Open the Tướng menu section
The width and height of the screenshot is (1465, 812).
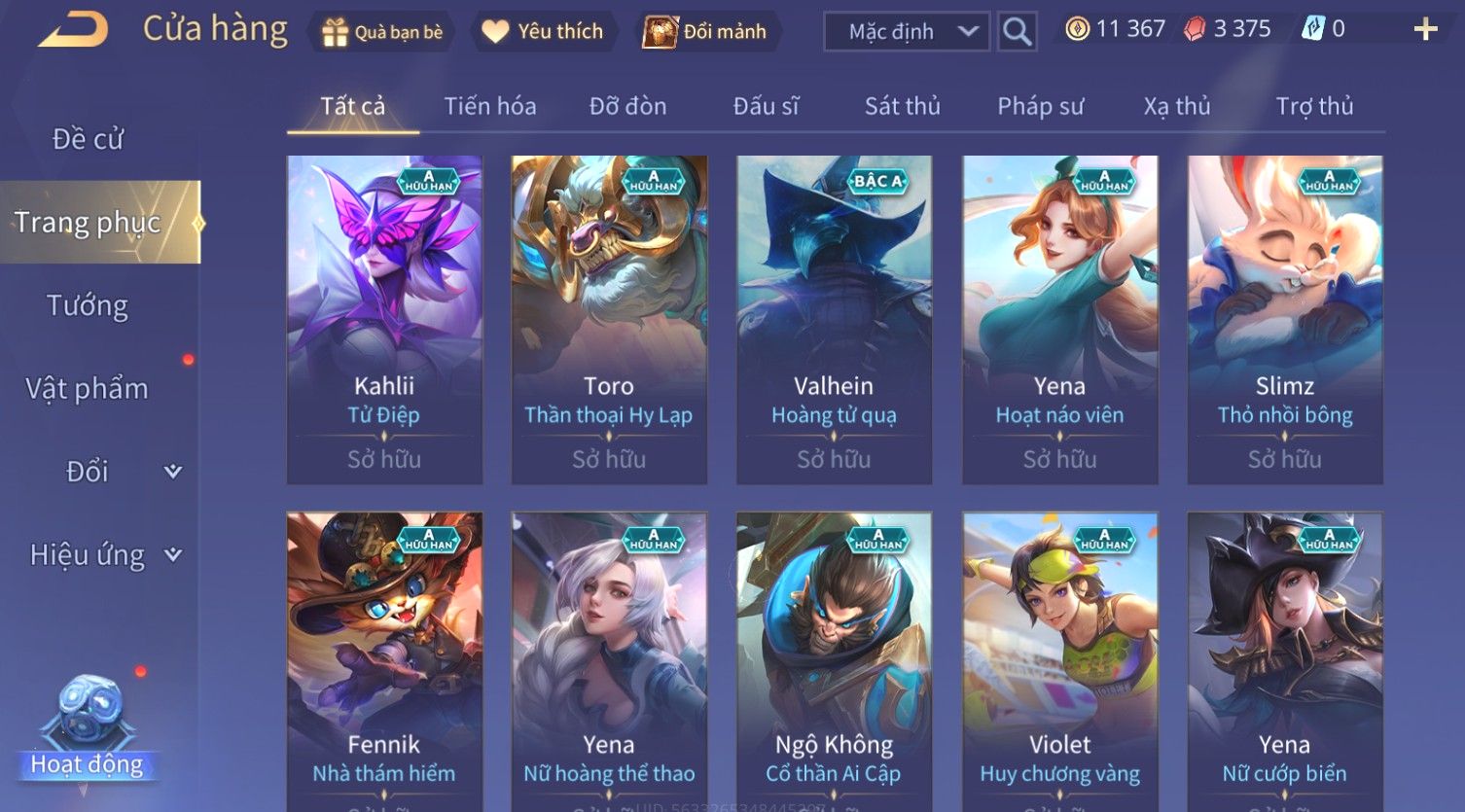coord(88,305)
